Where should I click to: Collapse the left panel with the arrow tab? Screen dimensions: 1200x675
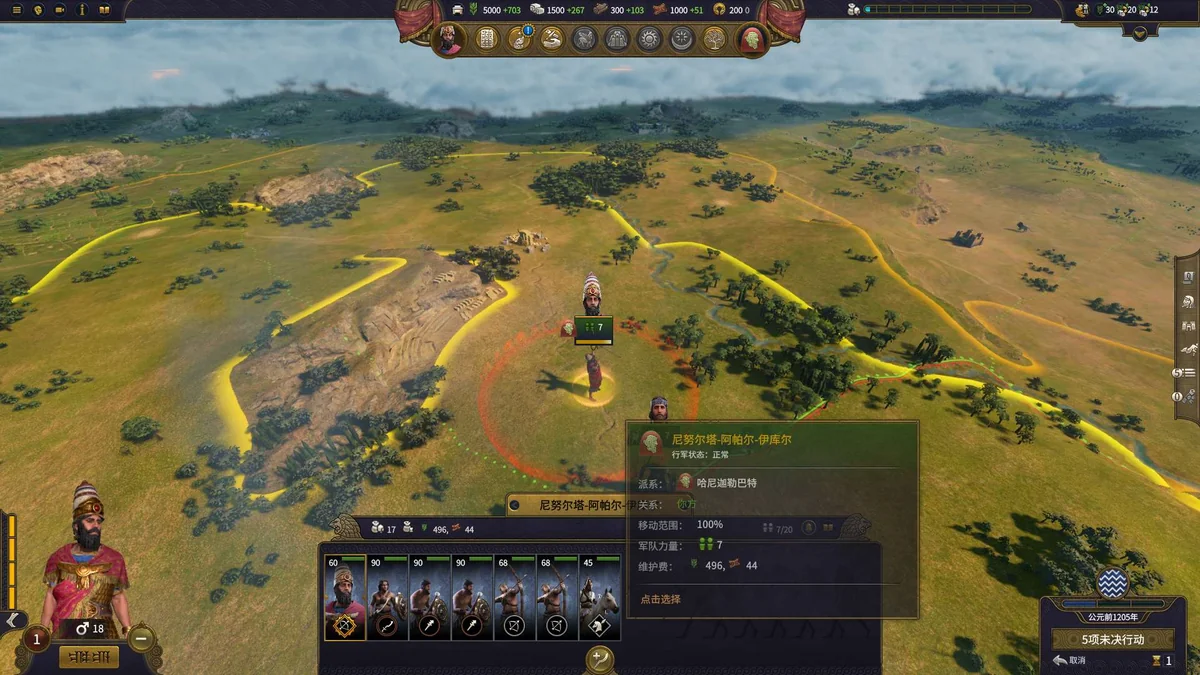[12, 620]
